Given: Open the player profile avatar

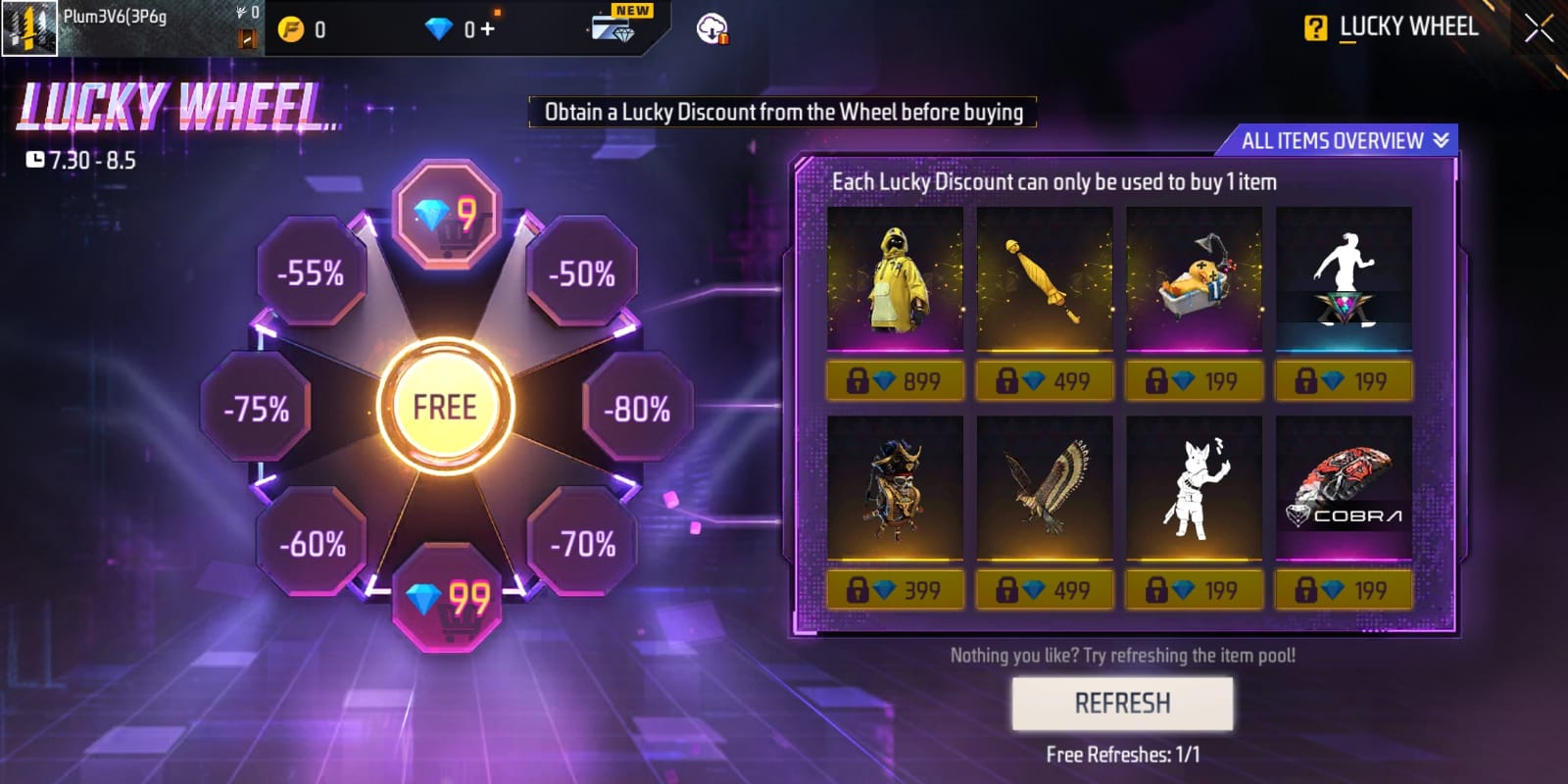Looking at the screenshot, I should tap(30, 28).
